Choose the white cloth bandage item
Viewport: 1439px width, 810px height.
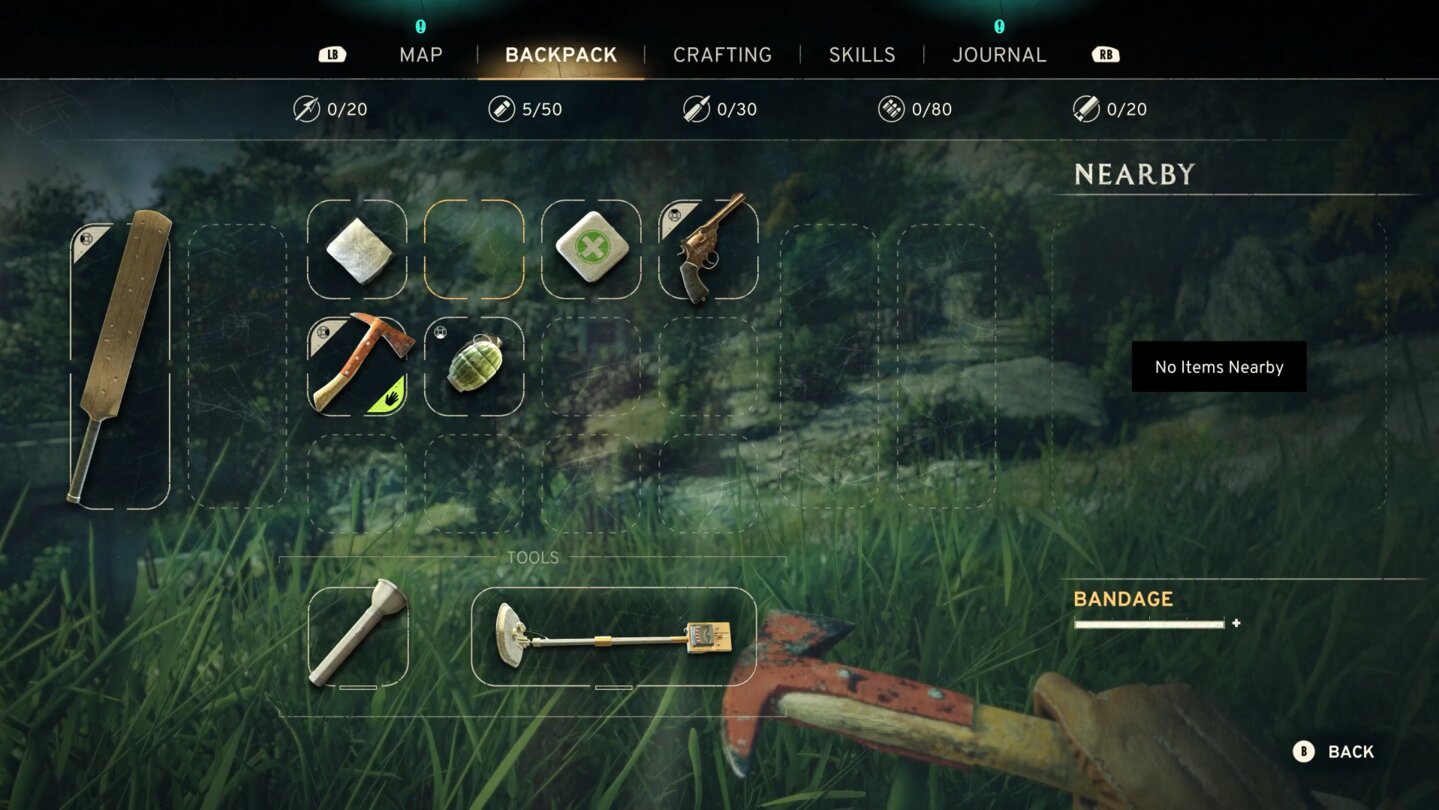tap(357, 249)
